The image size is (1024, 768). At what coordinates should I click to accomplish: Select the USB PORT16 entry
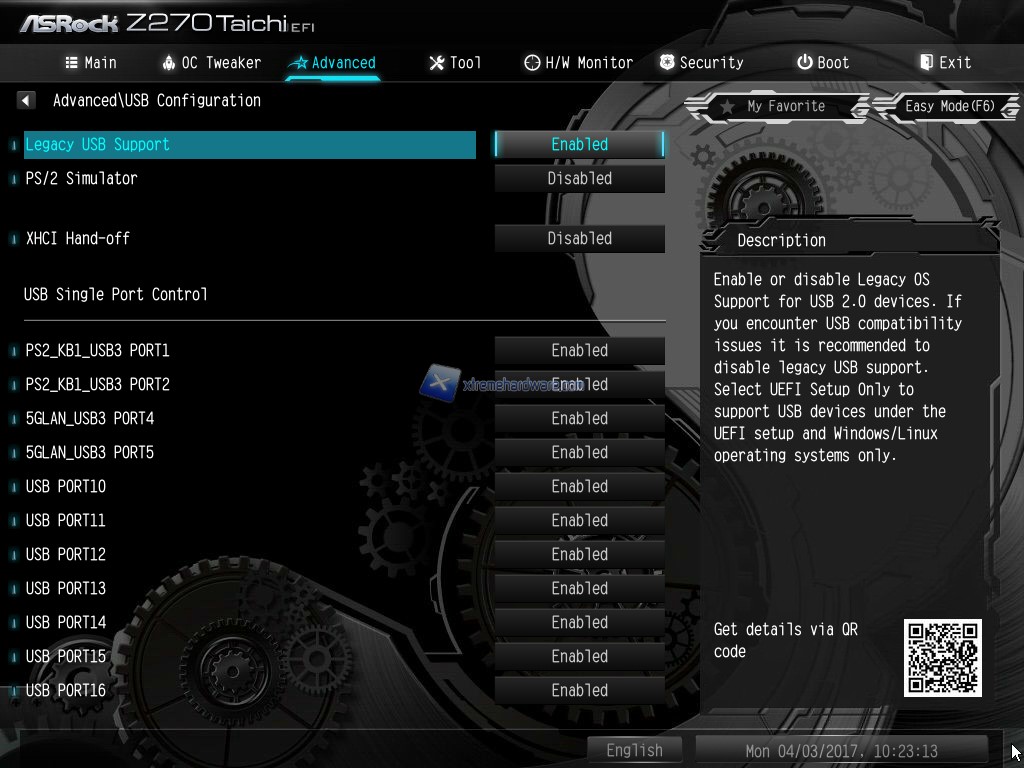pos(66,690)
